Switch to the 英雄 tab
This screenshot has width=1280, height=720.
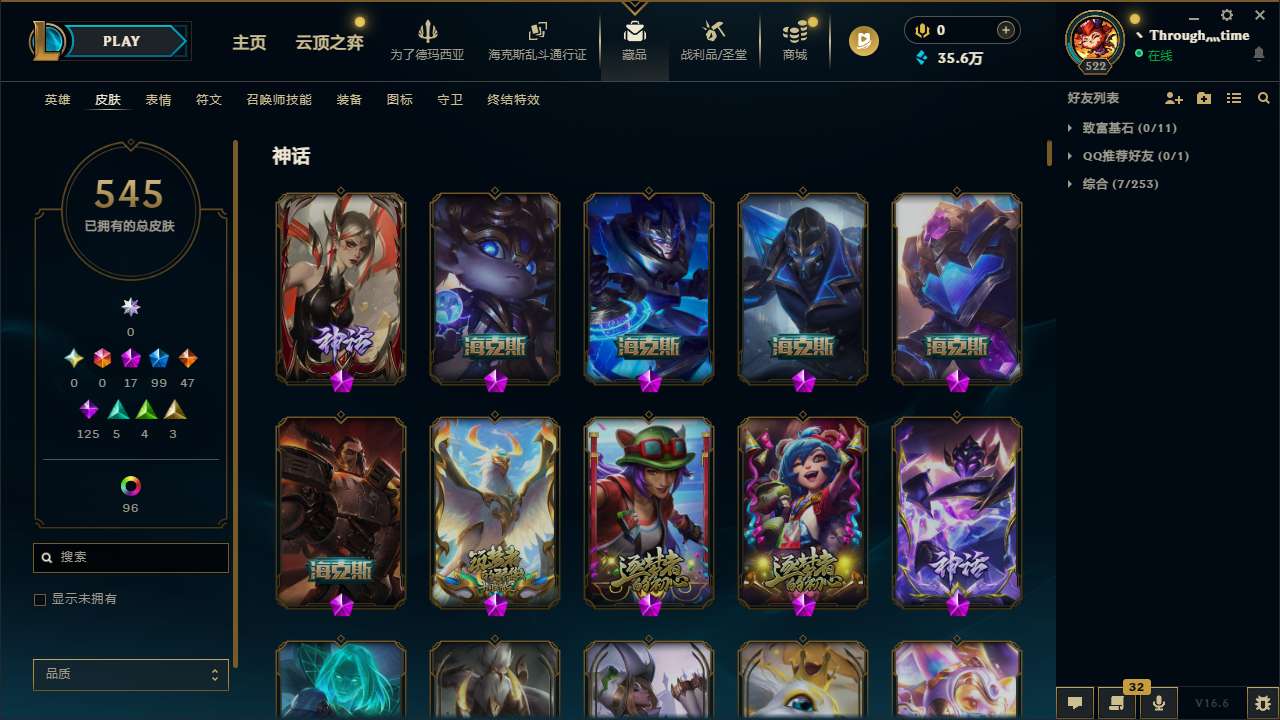click(x=57, y=100)
